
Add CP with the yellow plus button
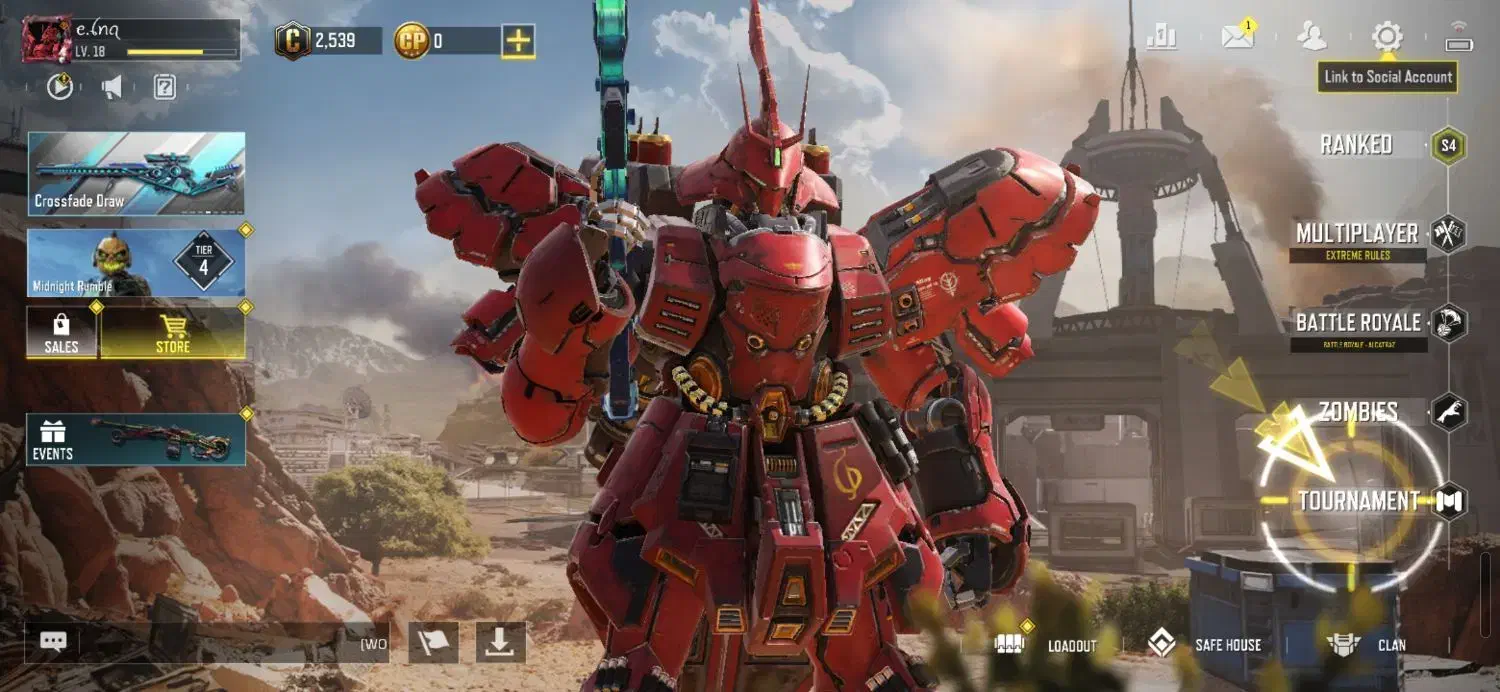(x=517, y=41)
